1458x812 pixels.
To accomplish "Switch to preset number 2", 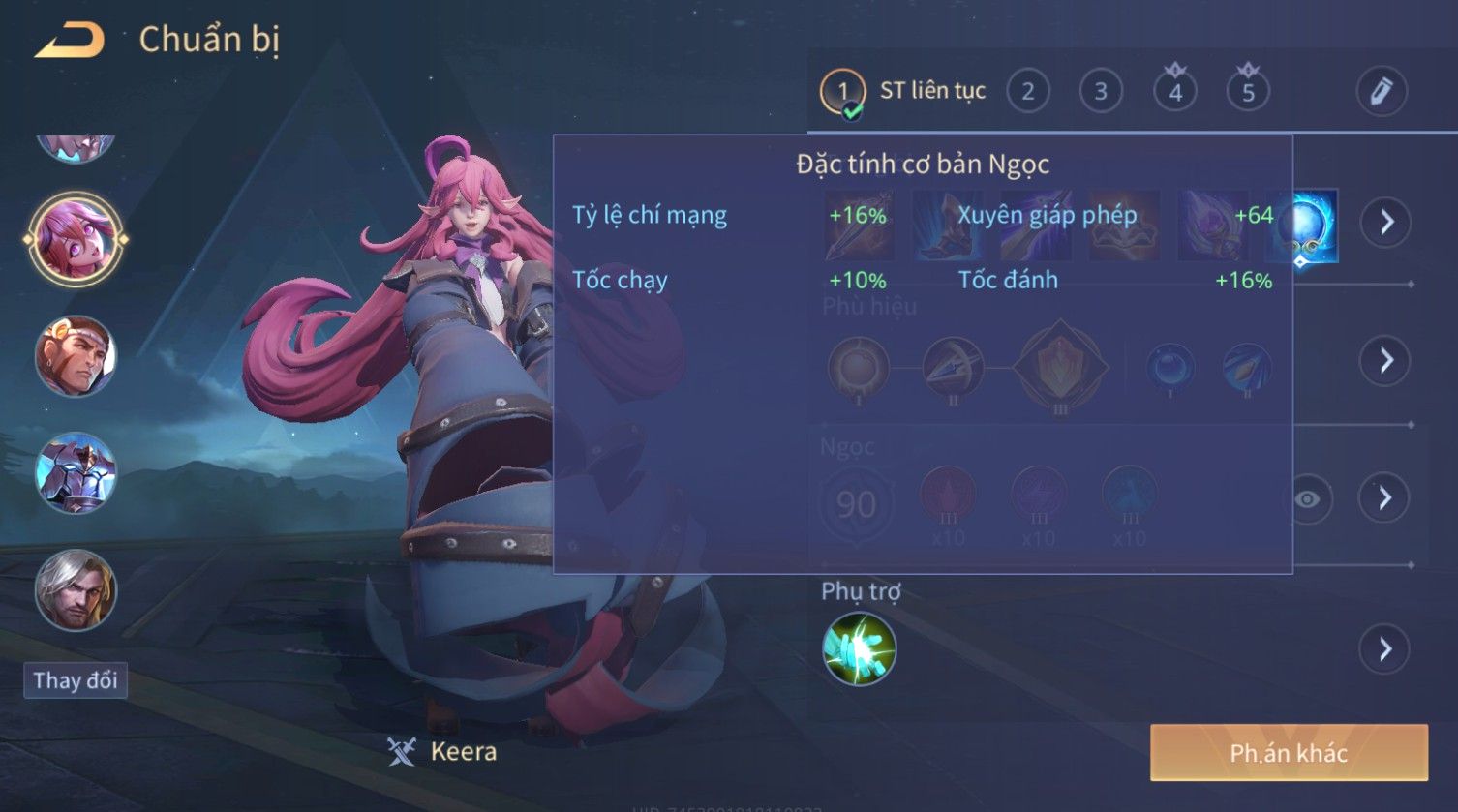I will tap(1027, 92).
